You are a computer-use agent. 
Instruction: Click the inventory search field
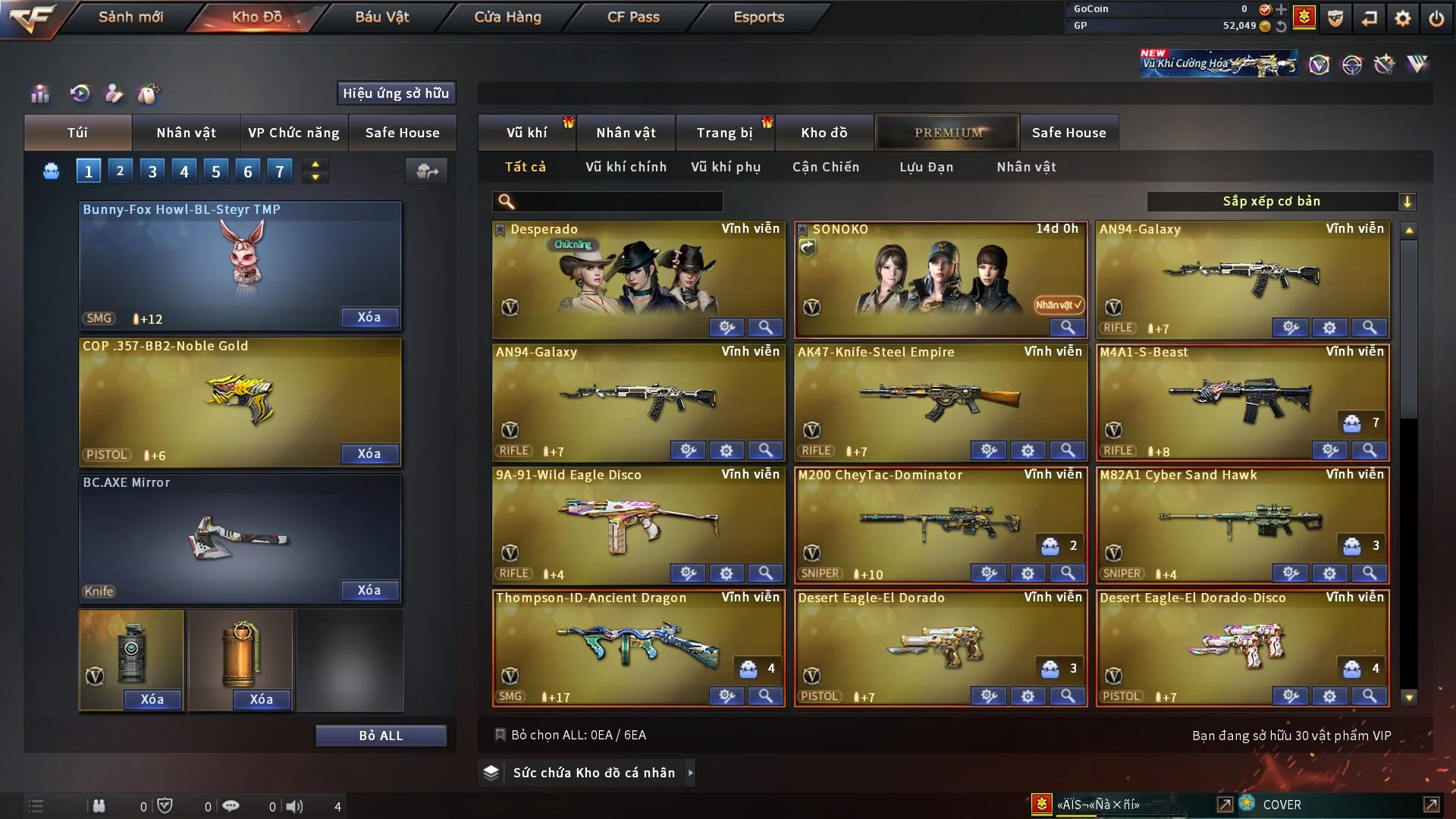(x=618, y=202)
